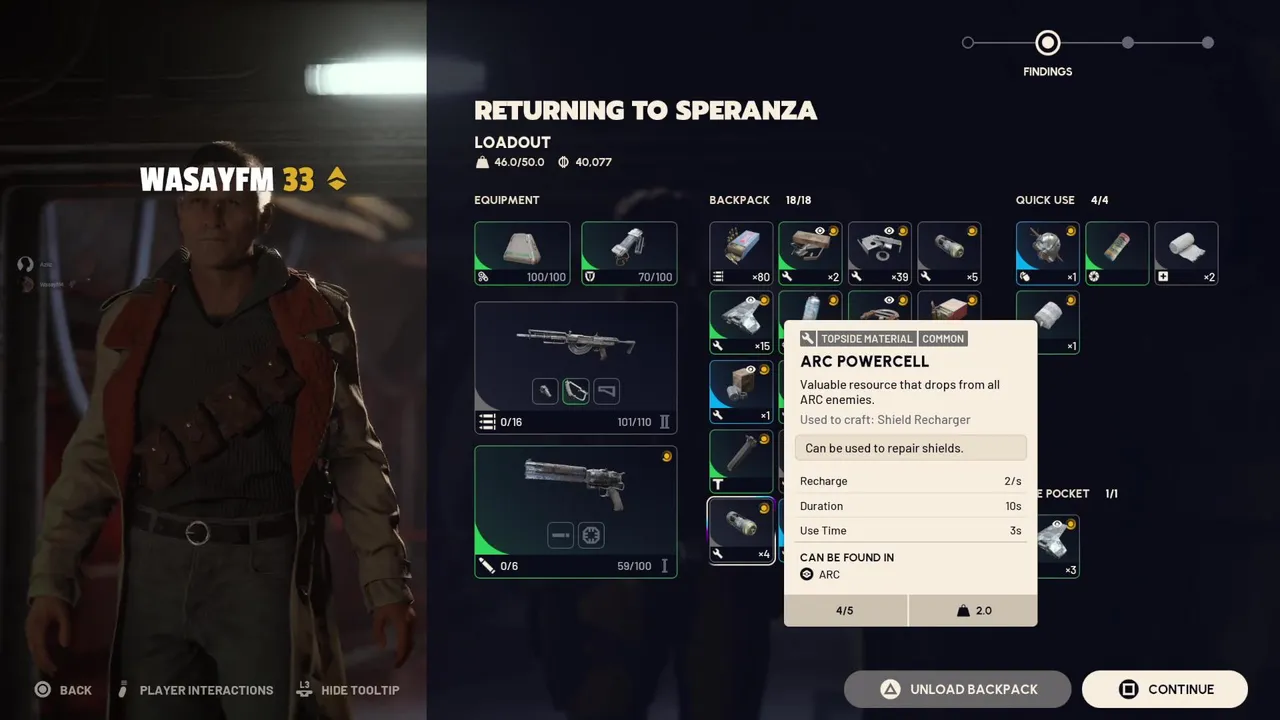The image size is (1280, 720).
Task: Select the blue-rarity backpack item with quantity 1
Action: tap(741, 391)
